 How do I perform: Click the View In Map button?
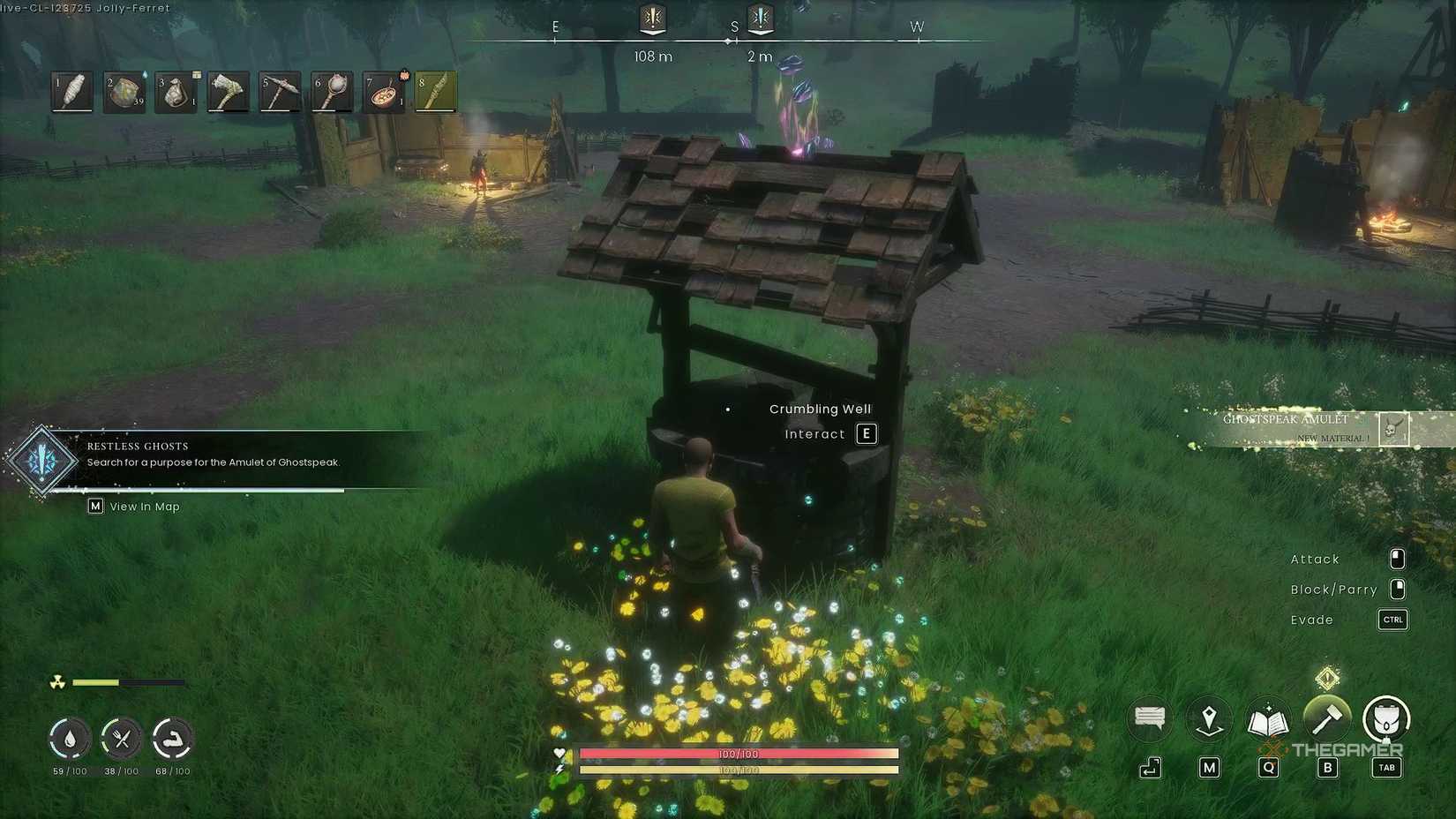(x=132, y=506)
